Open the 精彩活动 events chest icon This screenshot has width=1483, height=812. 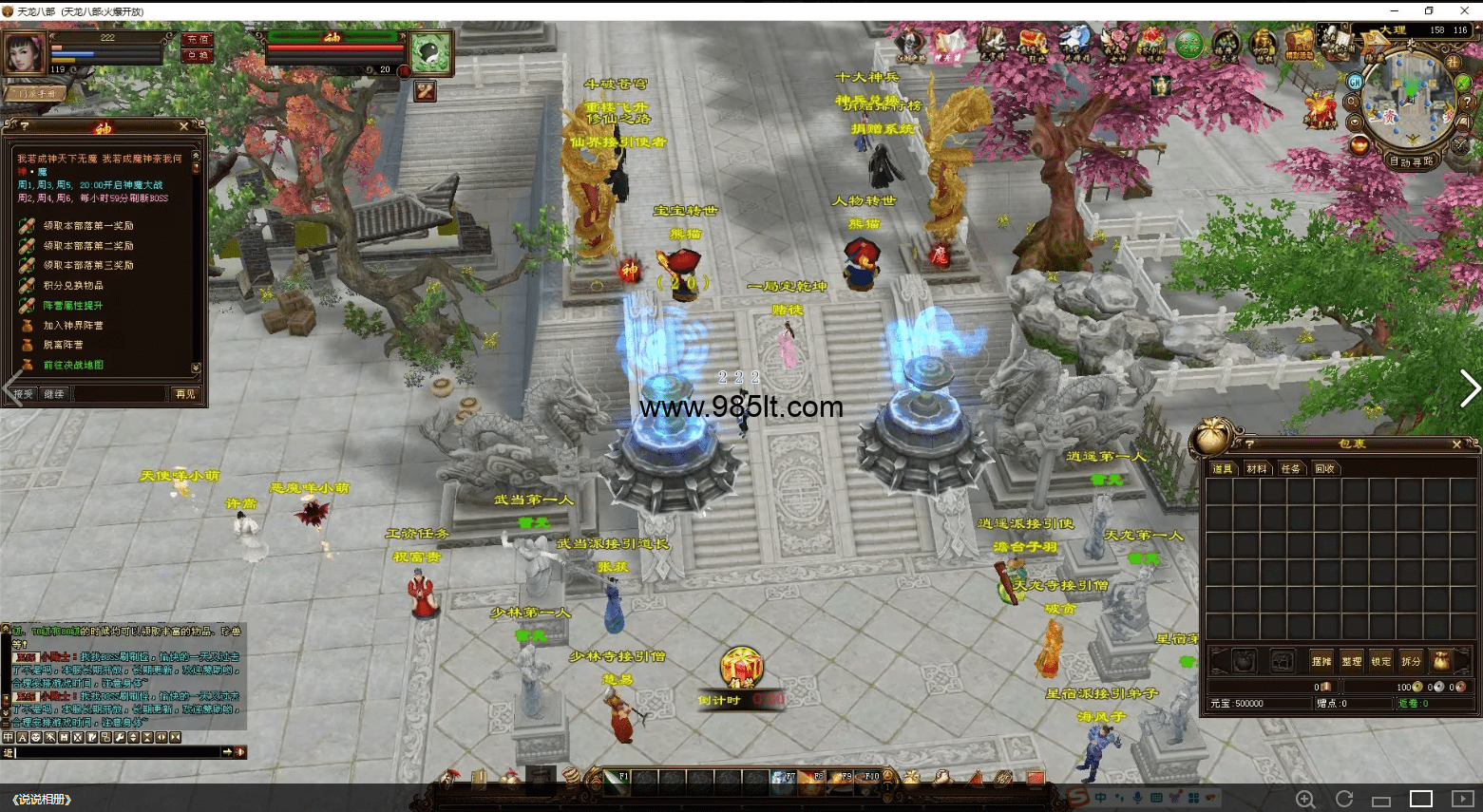click(1298, 44)
